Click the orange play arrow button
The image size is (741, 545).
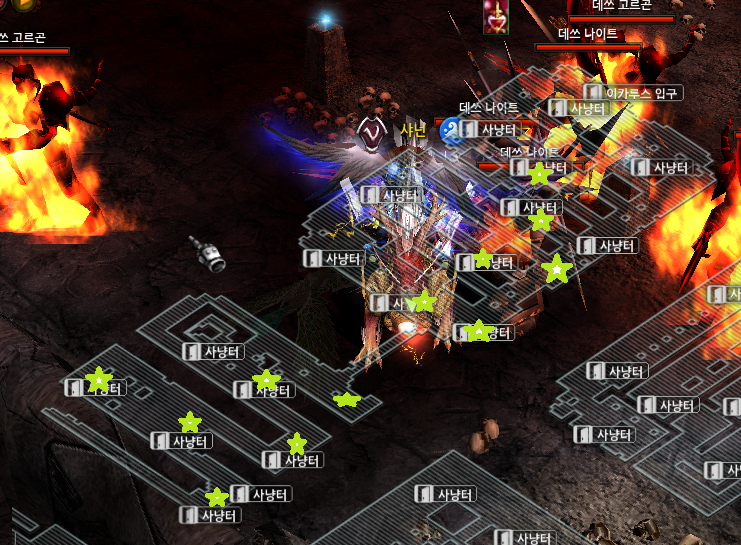point(25,4)
